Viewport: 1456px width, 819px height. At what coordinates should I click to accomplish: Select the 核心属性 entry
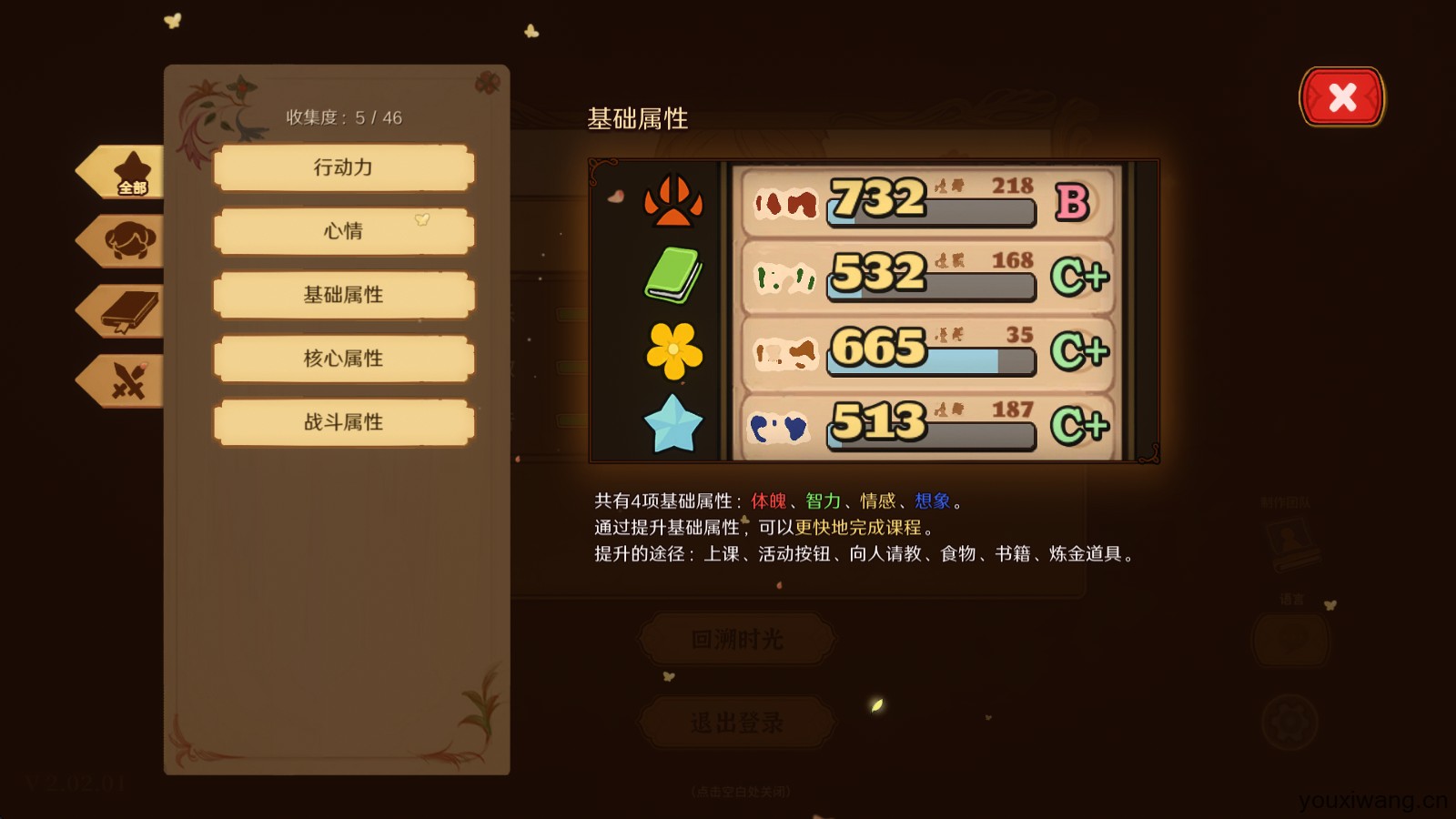(343, 359)
